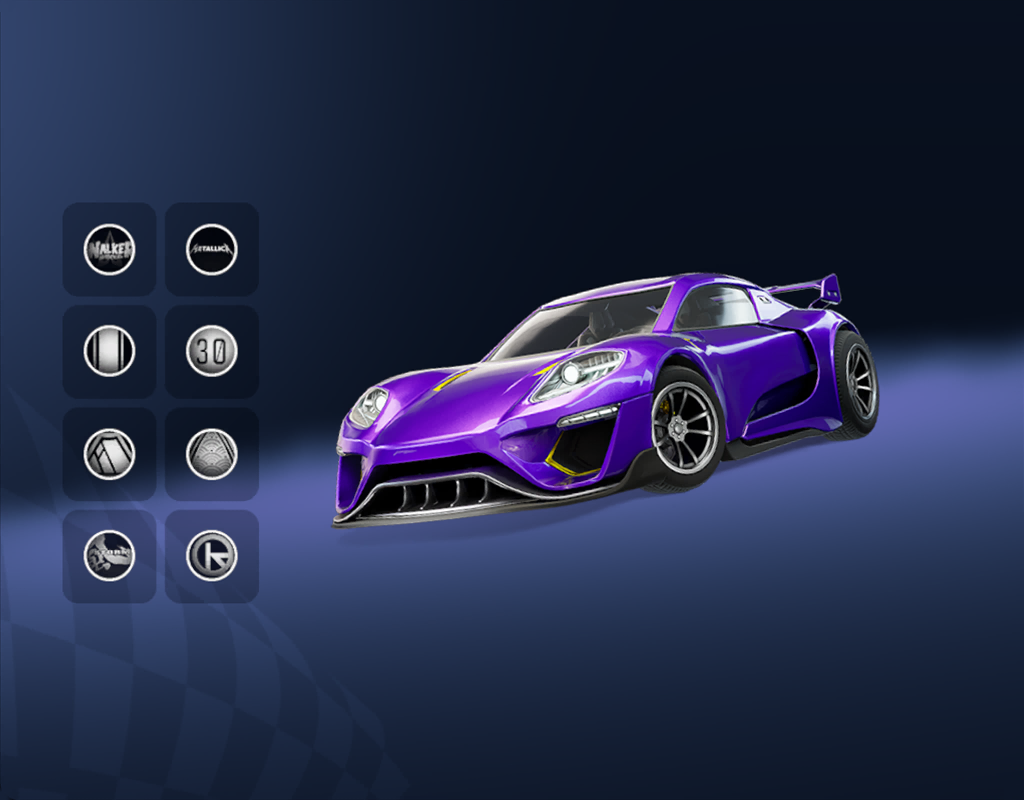
Task: Select the Walker decal tile
Action: click(x=110, y=249)
